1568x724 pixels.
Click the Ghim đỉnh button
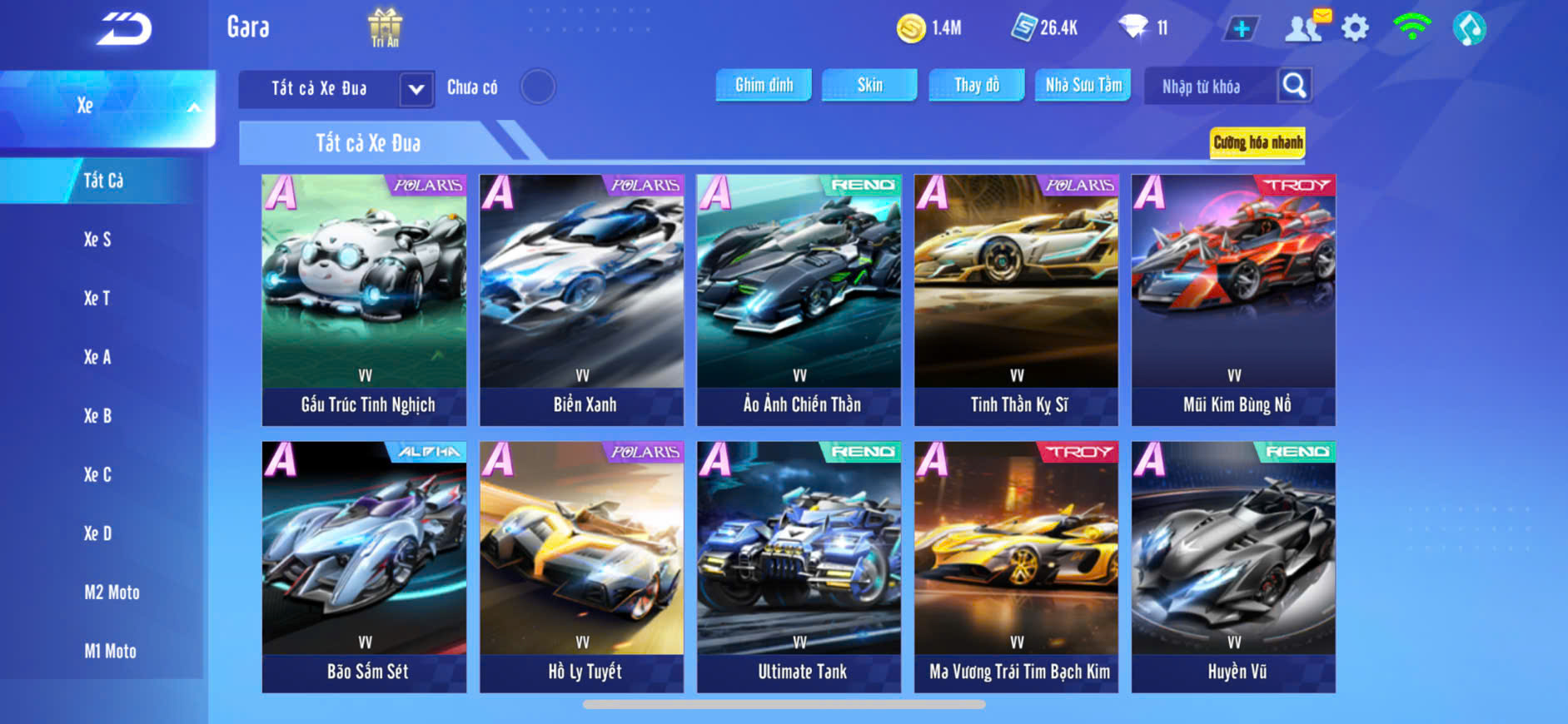[x=764, y=85]
